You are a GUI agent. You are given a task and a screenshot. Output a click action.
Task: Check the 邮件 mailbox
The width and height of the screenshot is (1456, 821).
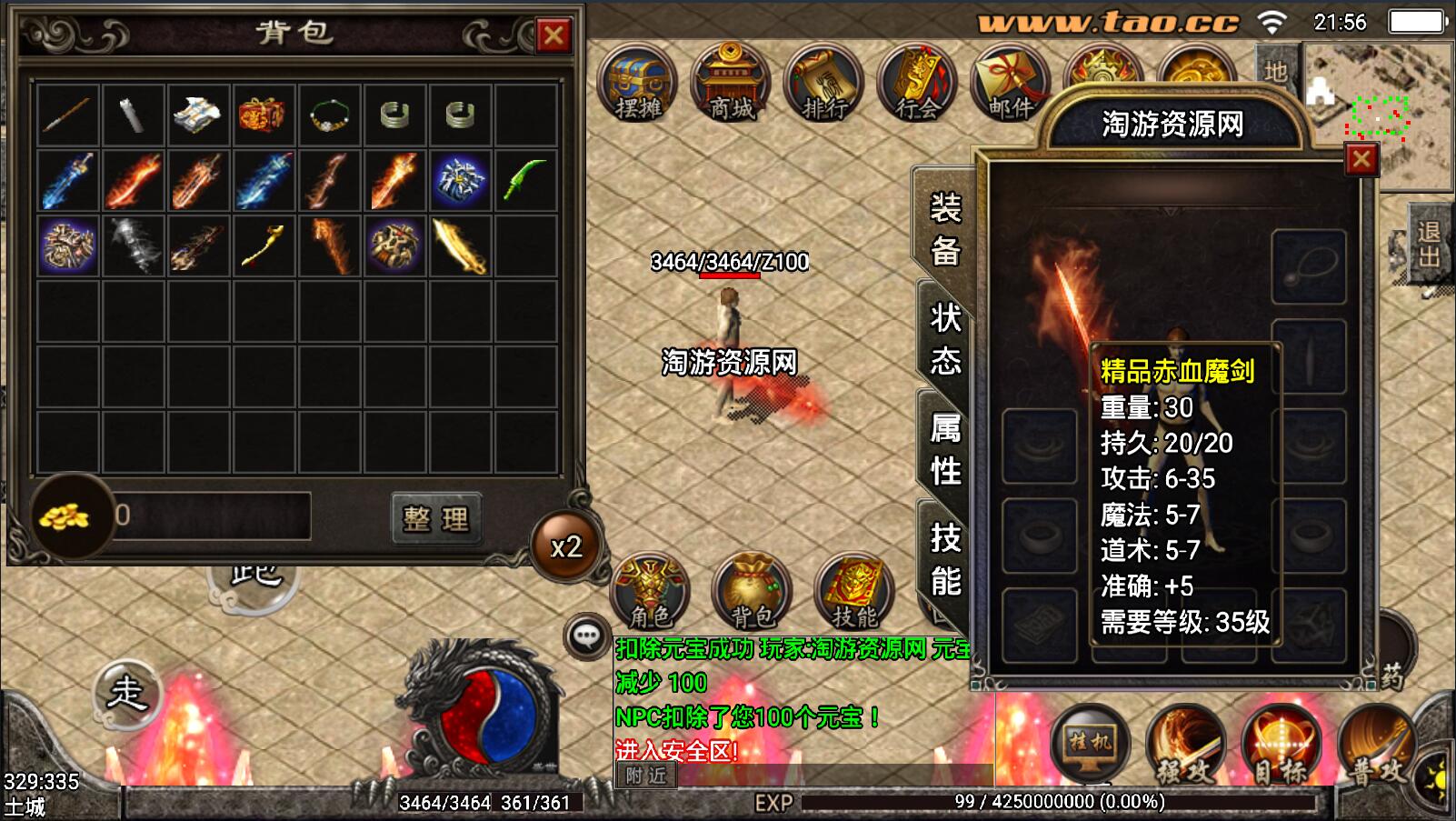pyautogui.click(x=1010, y=84)
